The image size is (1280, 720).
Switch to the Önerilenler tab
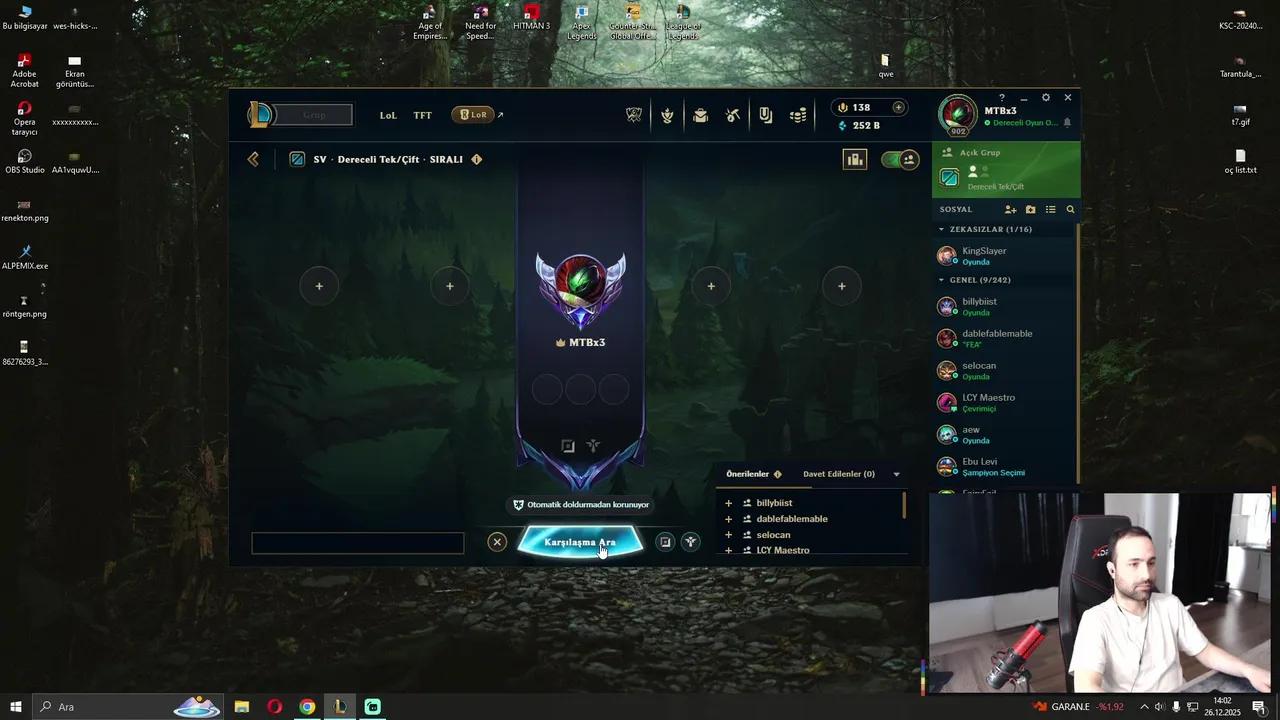748,473
